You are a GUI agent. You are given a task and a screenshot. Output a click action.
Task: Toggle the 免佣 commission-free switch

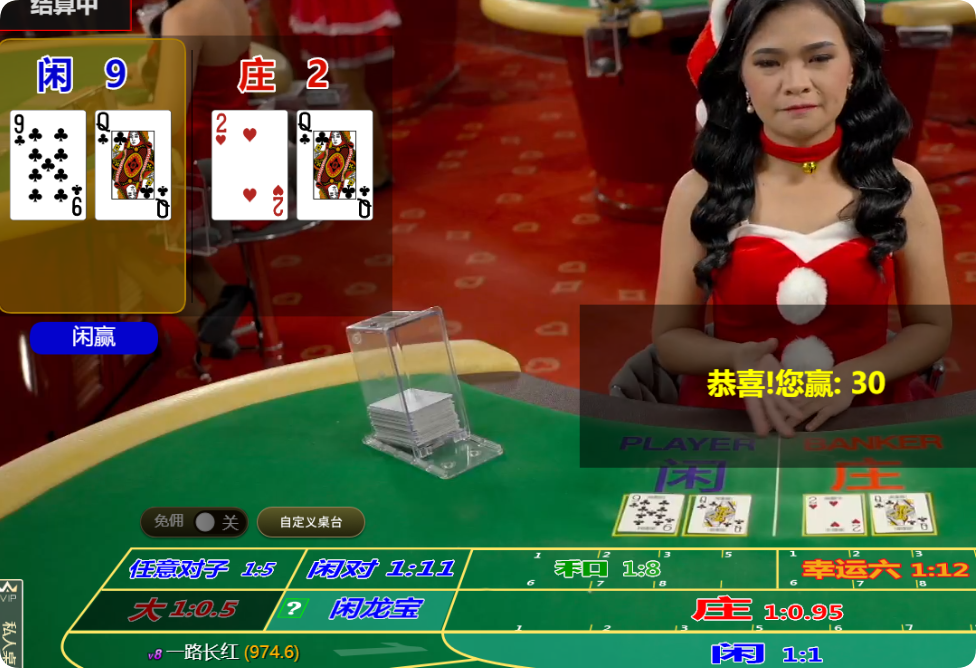205,522
